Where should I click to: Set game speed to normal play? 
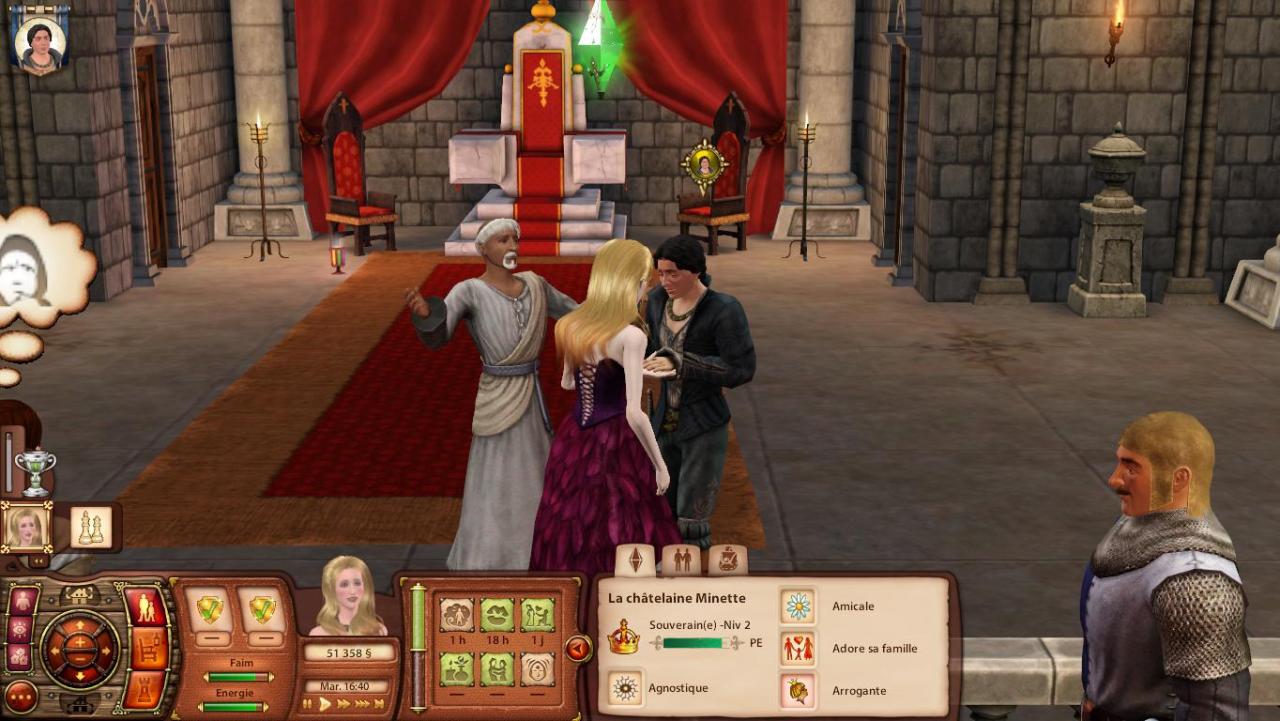coord(325,704)
